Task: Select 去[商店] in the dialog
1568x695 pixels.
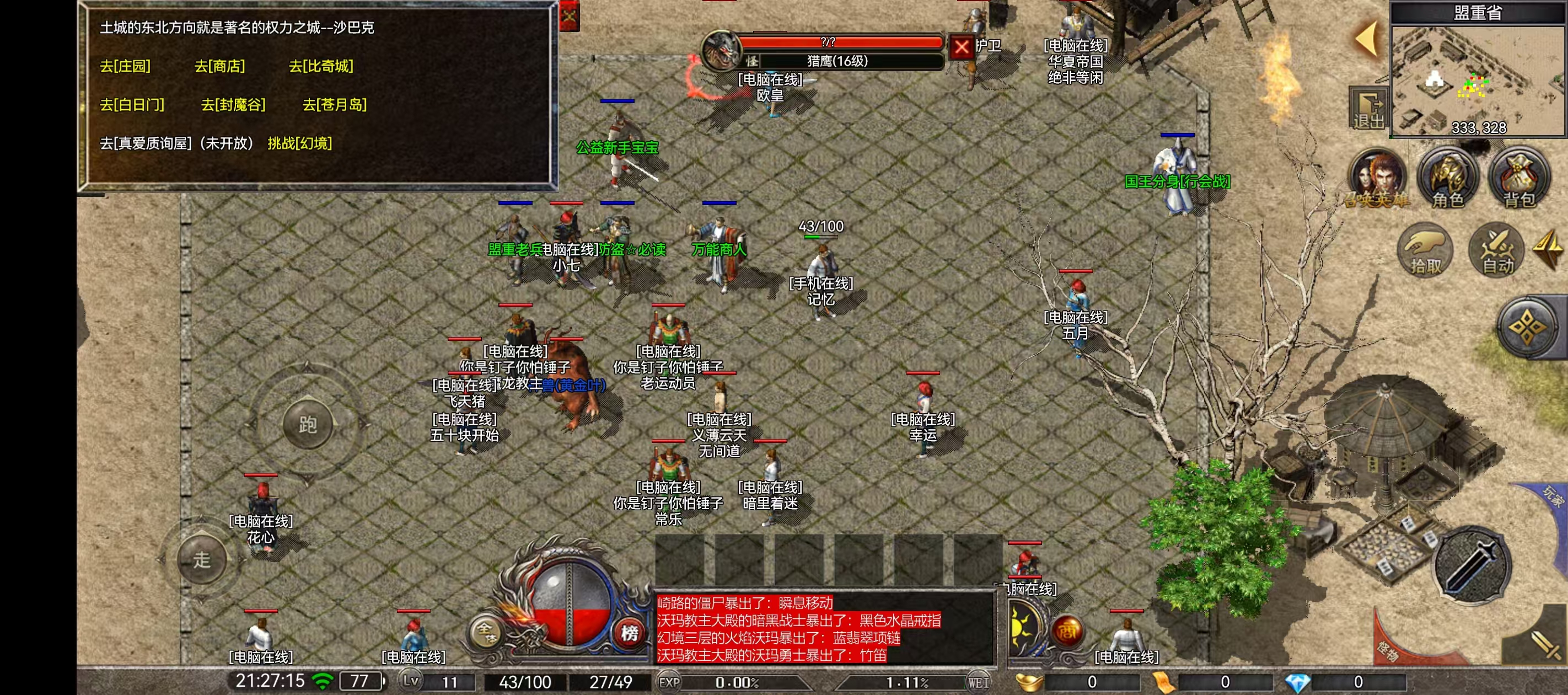Action: click(219, 66)
